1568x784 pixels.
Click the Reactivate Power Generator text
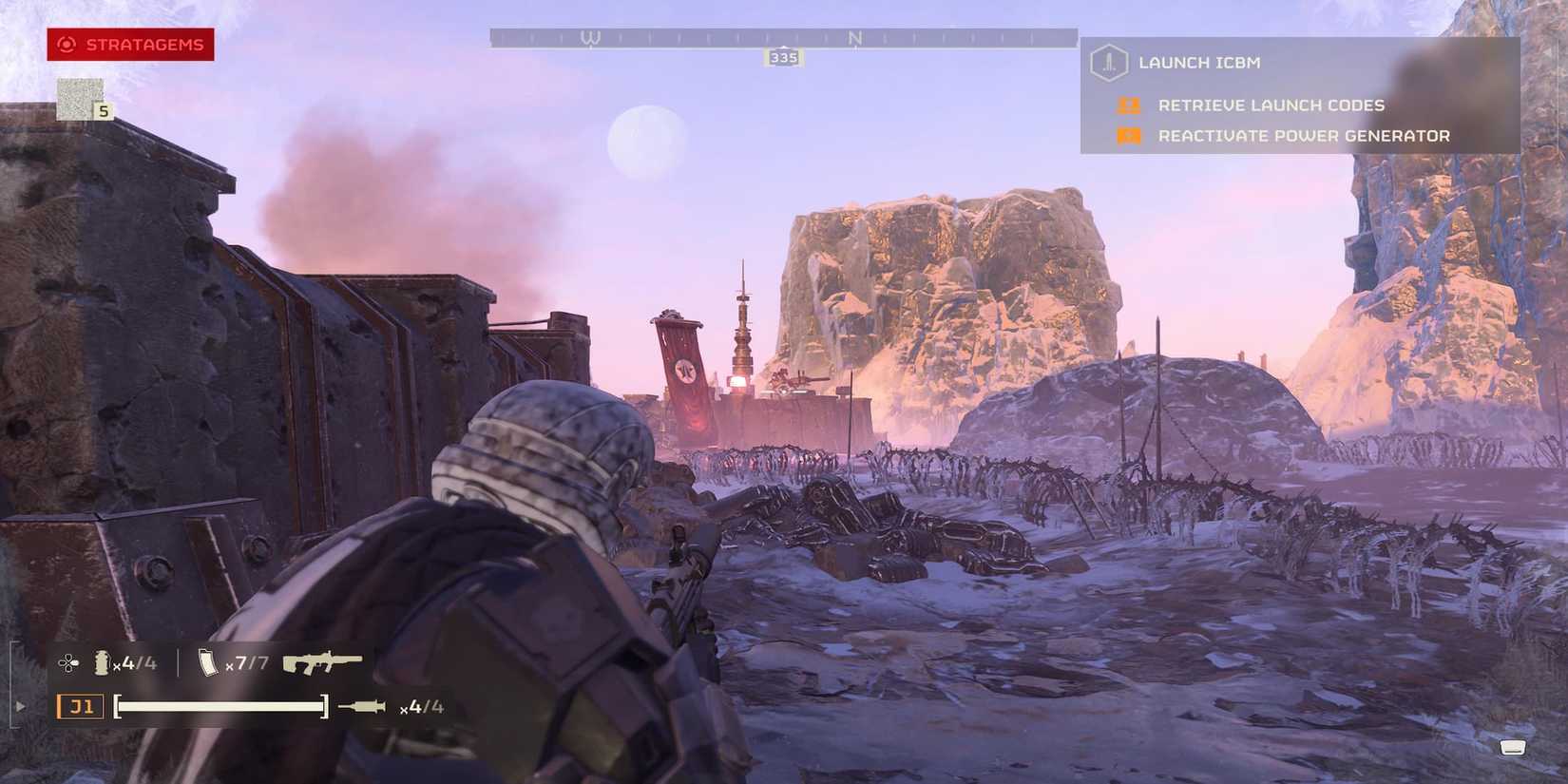(x=1303, y=135)
